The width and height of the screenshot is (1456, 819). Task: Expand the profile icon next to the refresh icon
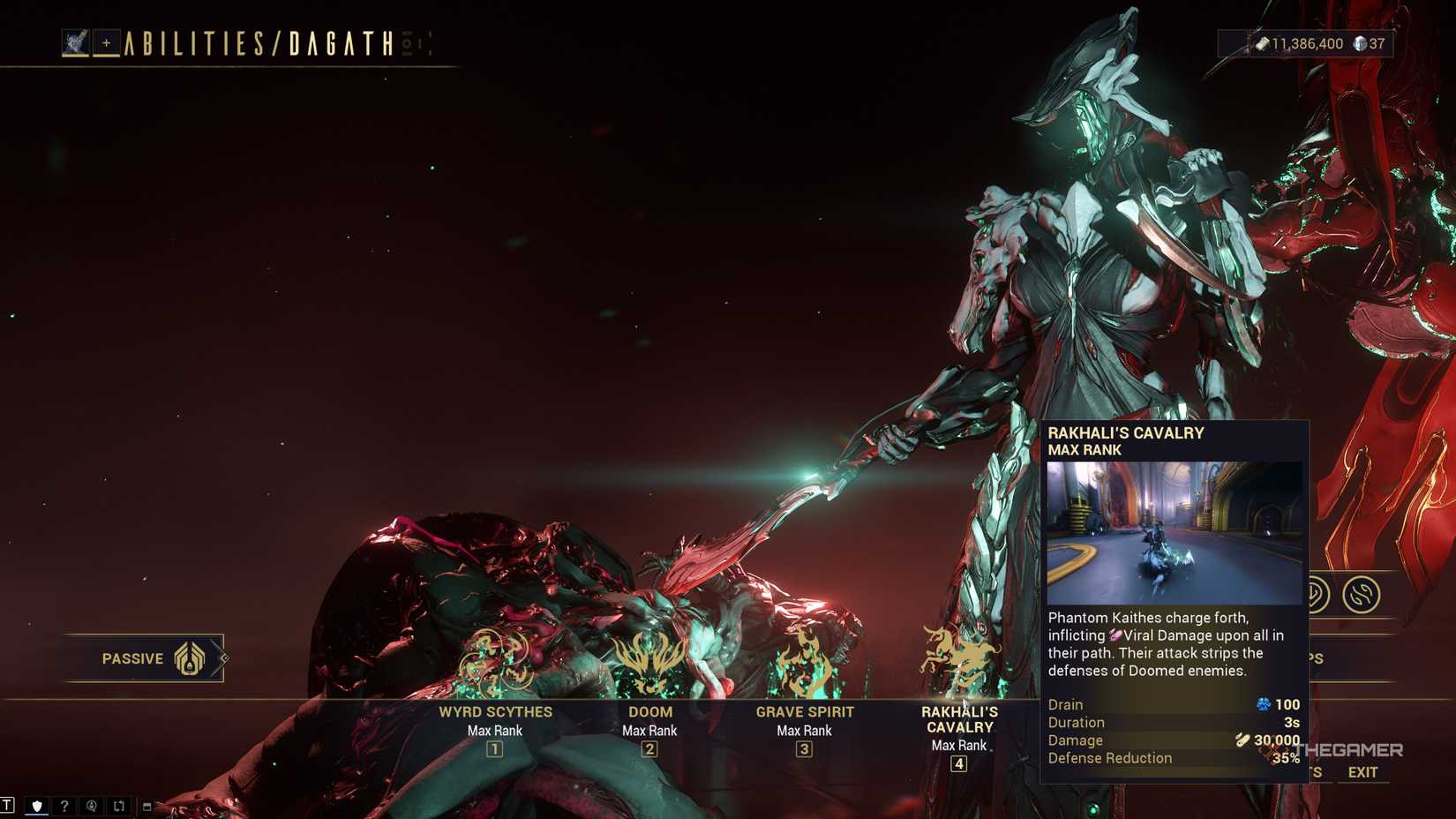coord(91,805)
